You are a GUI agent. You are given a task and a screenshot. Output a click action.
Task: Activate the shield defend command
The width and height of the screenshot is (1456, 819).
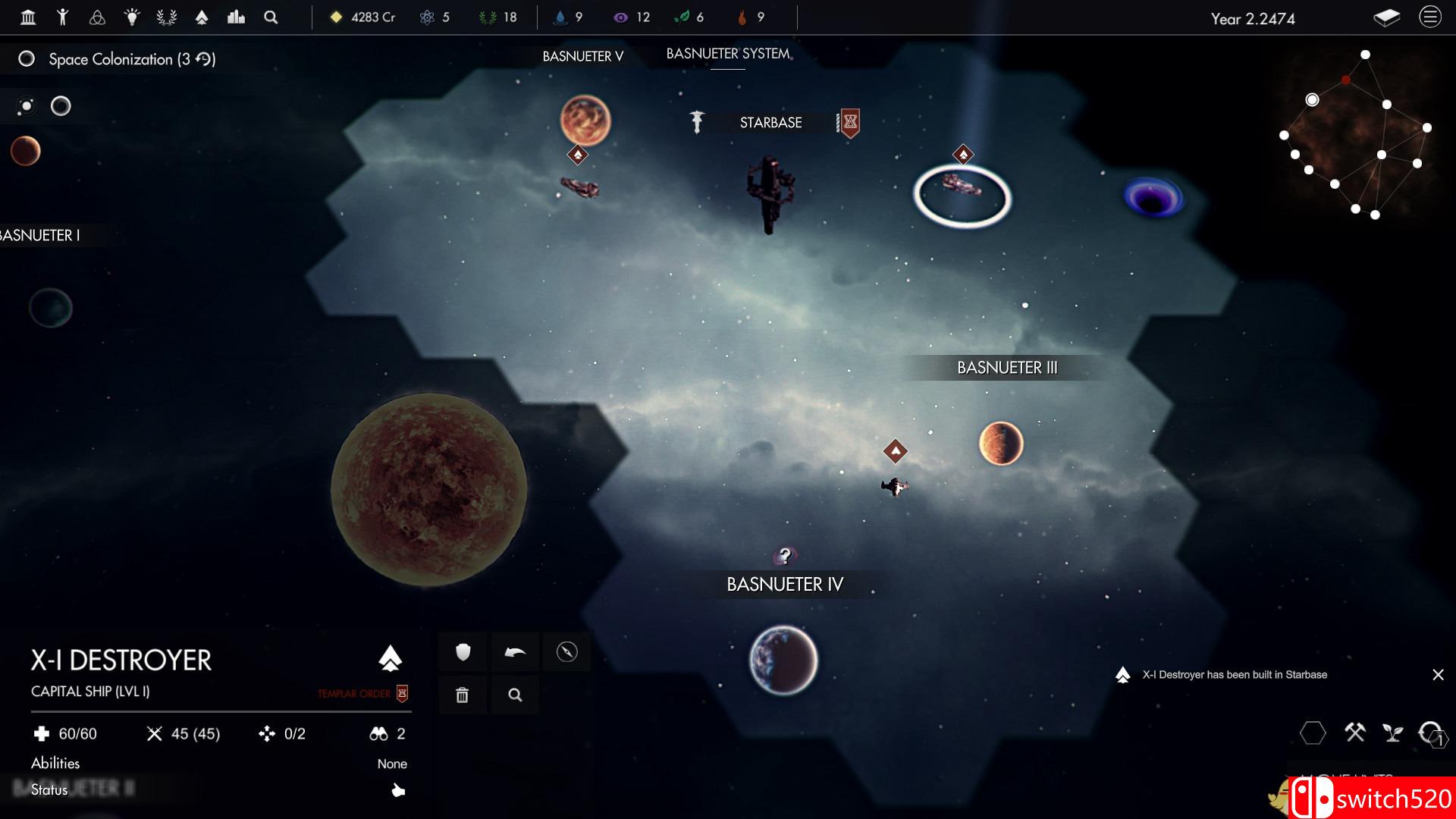463,652
